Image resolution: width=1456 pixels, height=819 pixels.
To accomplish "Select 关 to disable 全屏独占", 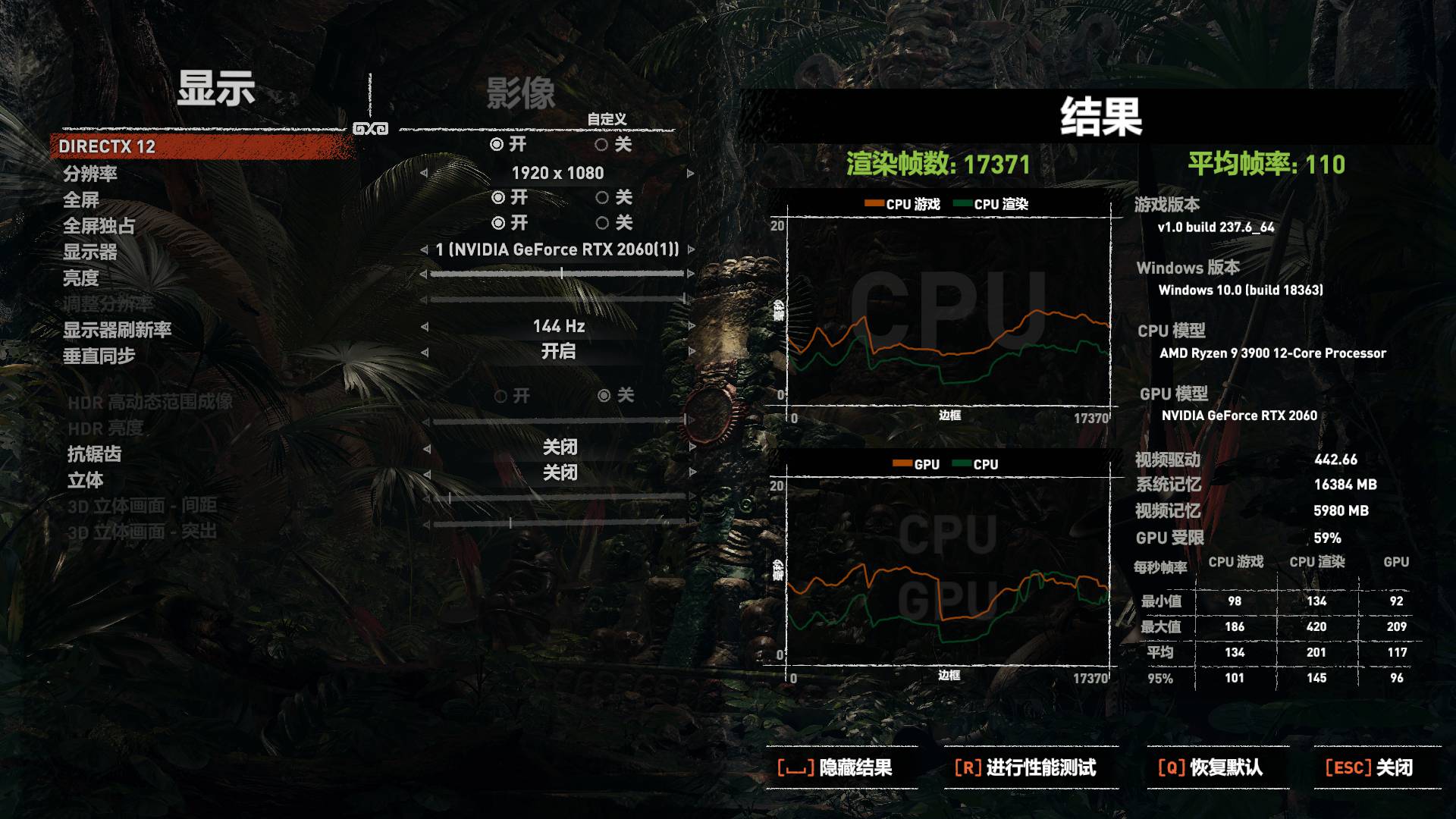I will pyautogui.click(x=614, y=223).
